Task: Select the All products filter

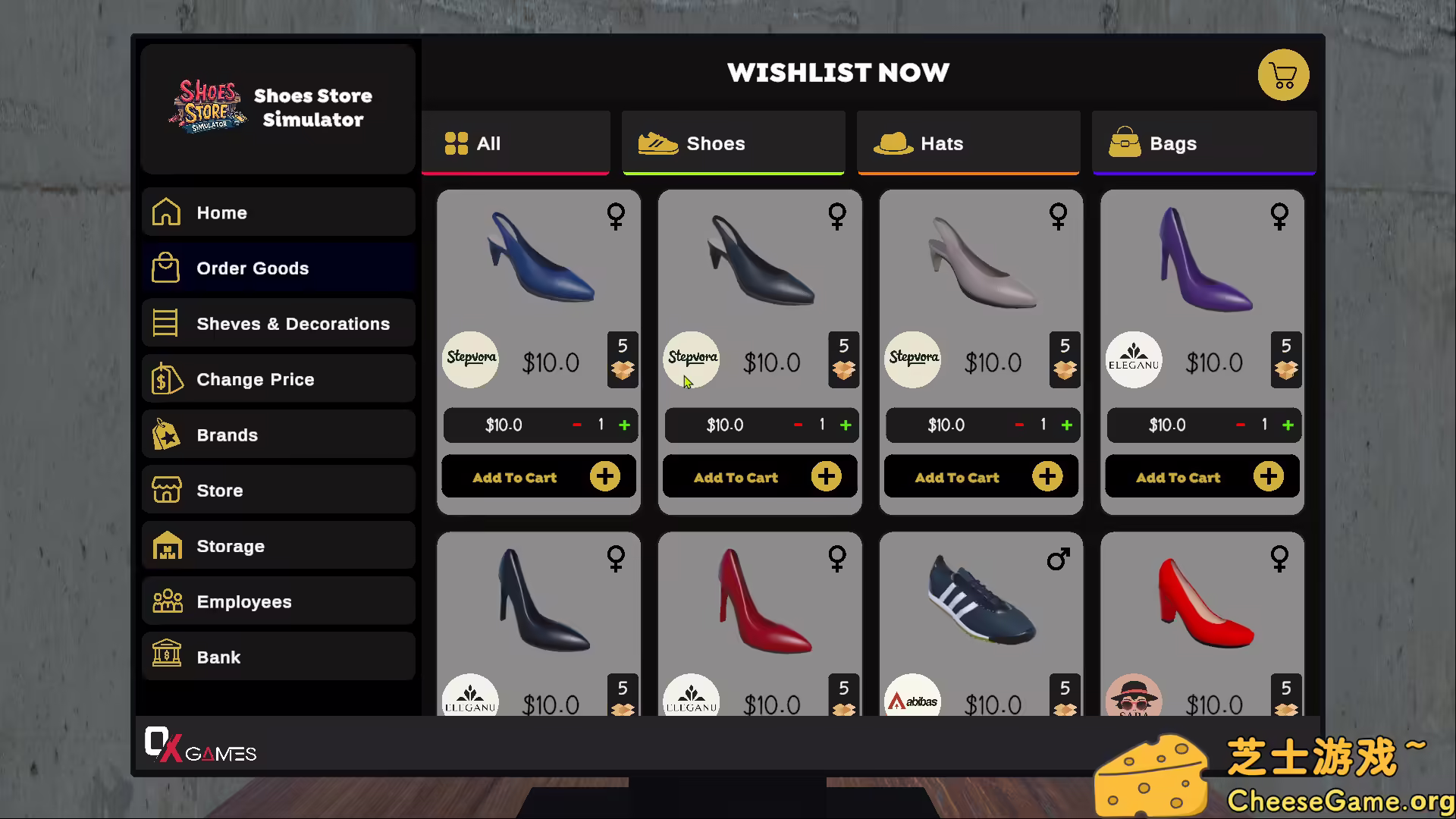Action: (515, 143)
